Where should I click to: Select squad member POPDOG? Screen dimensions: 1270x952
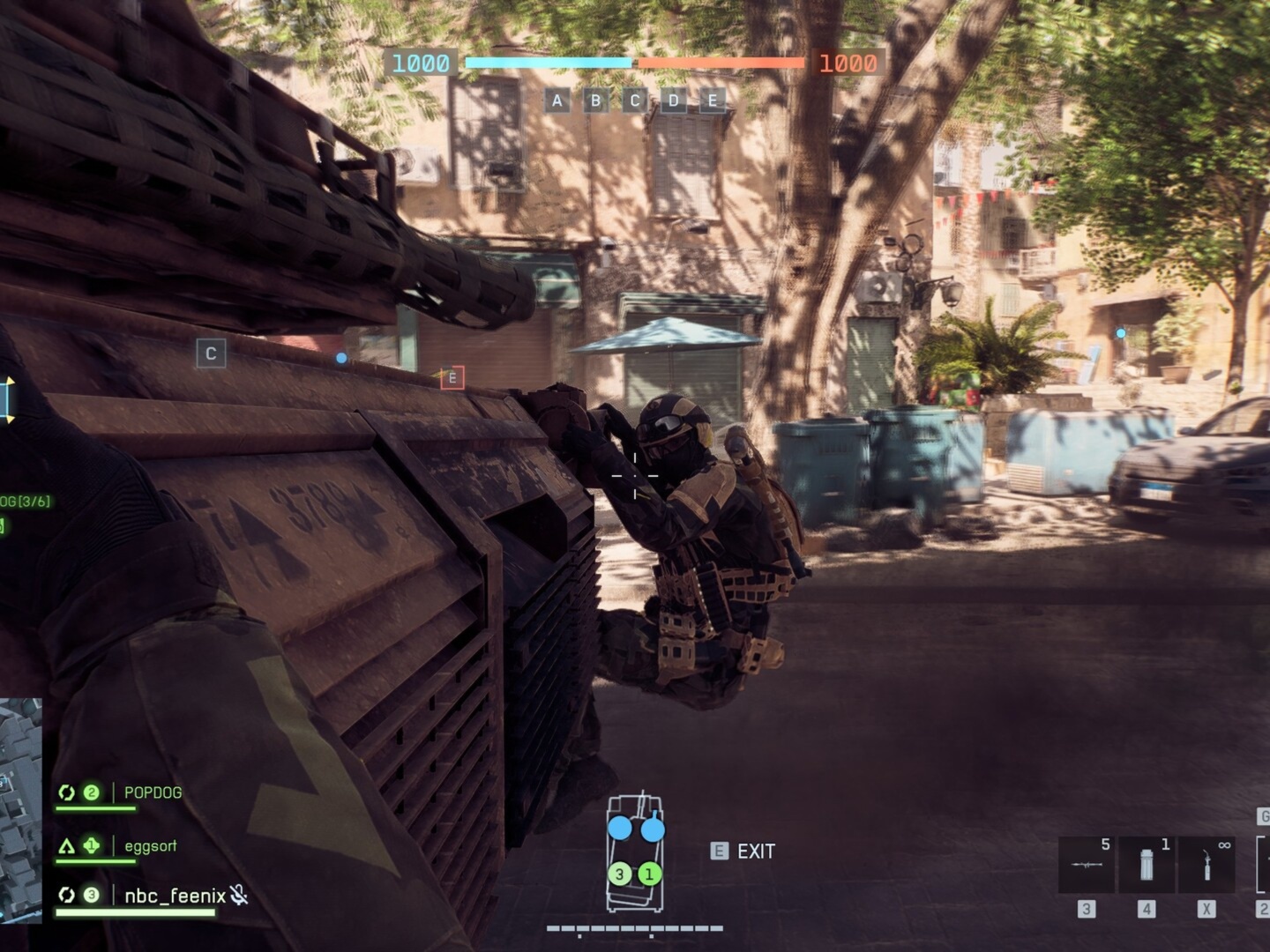(x=153, y=792)
